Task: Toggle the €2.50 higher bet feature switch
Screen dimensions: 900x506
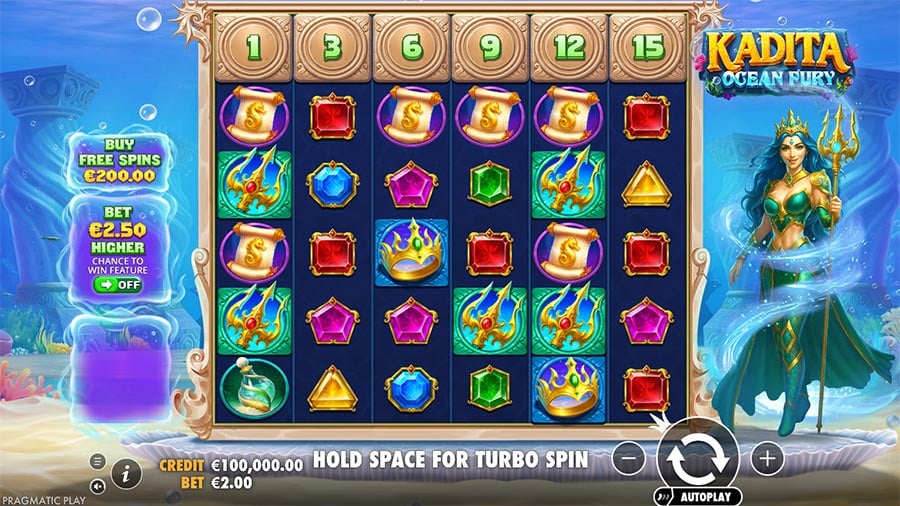Action: tap(120, 285)
